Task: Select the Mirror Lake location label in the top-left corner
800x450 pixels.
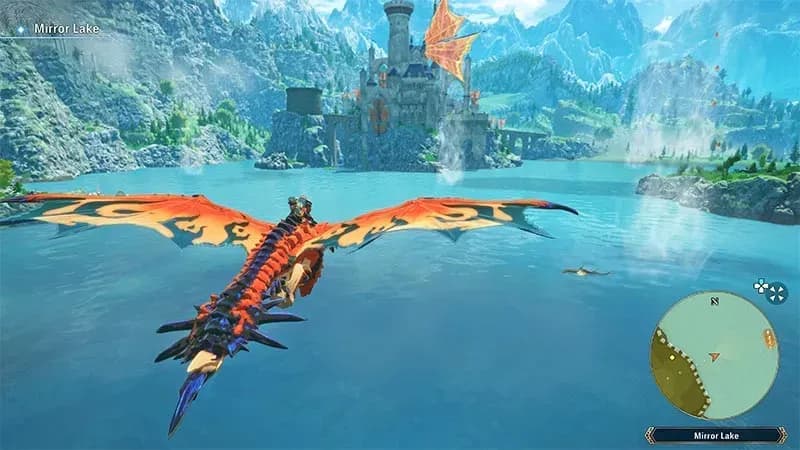Action: point(62,29)
